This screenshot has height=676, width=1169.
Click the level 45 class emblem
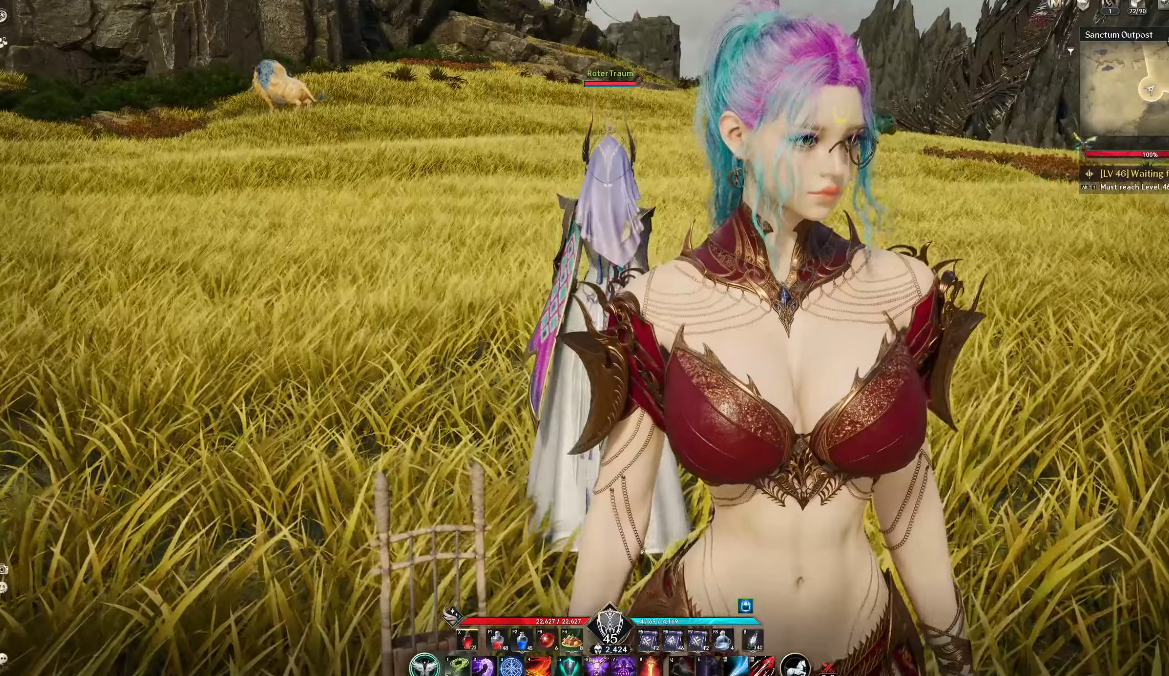tap(609, 623)
